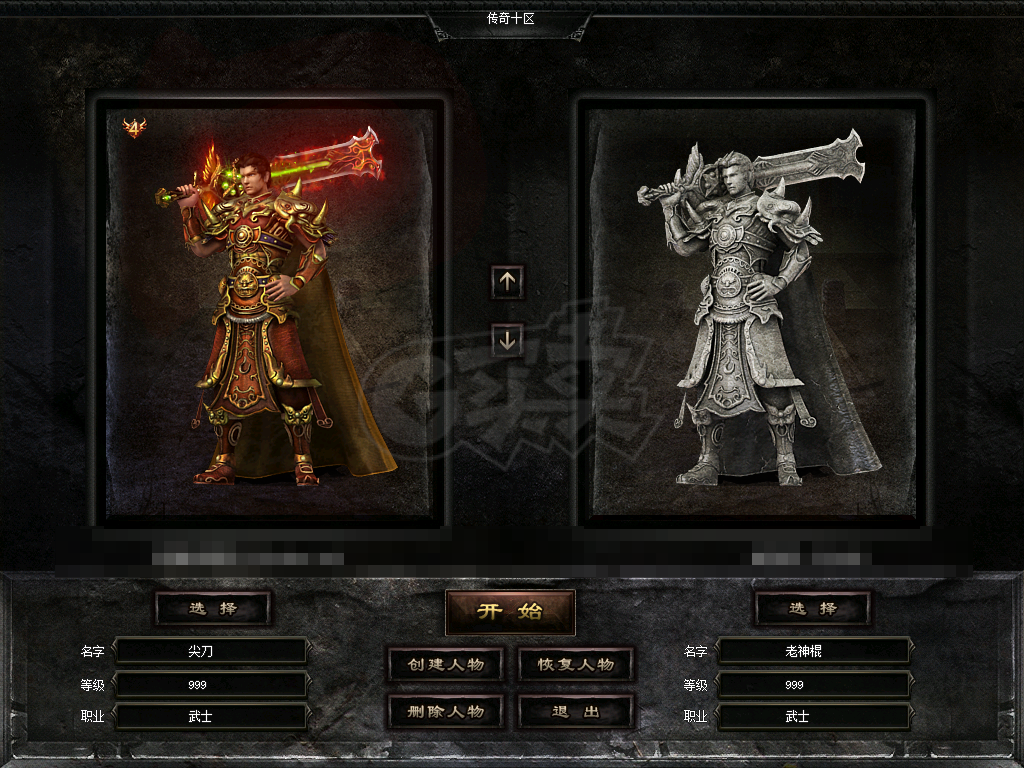Exit the game with 退出
The height and width of the screenshot is (768, 1024).
tap(576, 712)
